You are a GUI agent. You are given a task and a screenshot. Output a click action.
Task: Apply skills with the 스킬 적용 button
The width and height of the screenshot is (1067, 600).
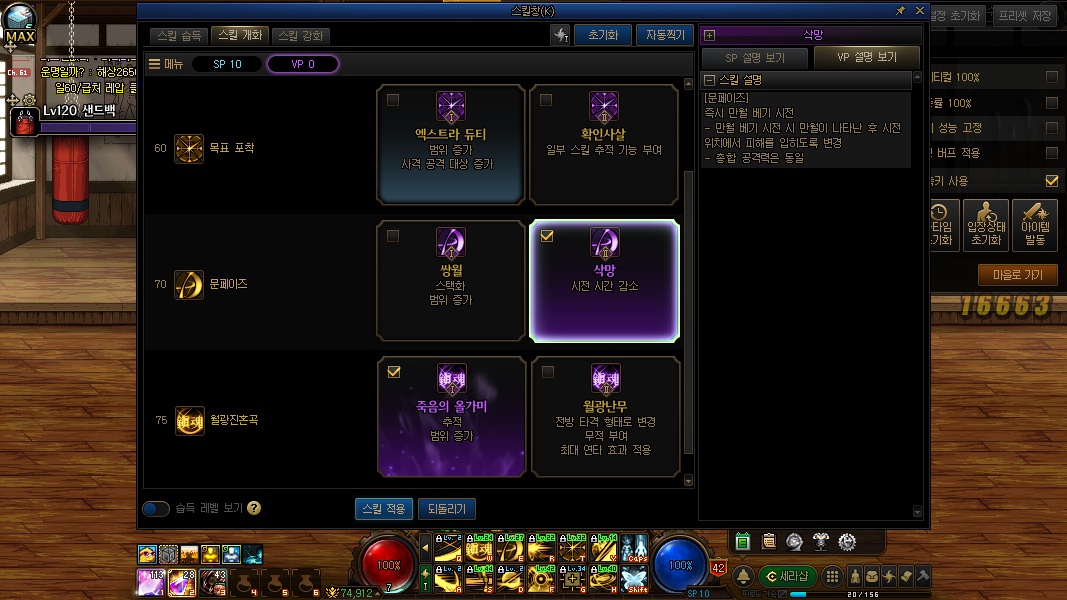click(383, 509)
